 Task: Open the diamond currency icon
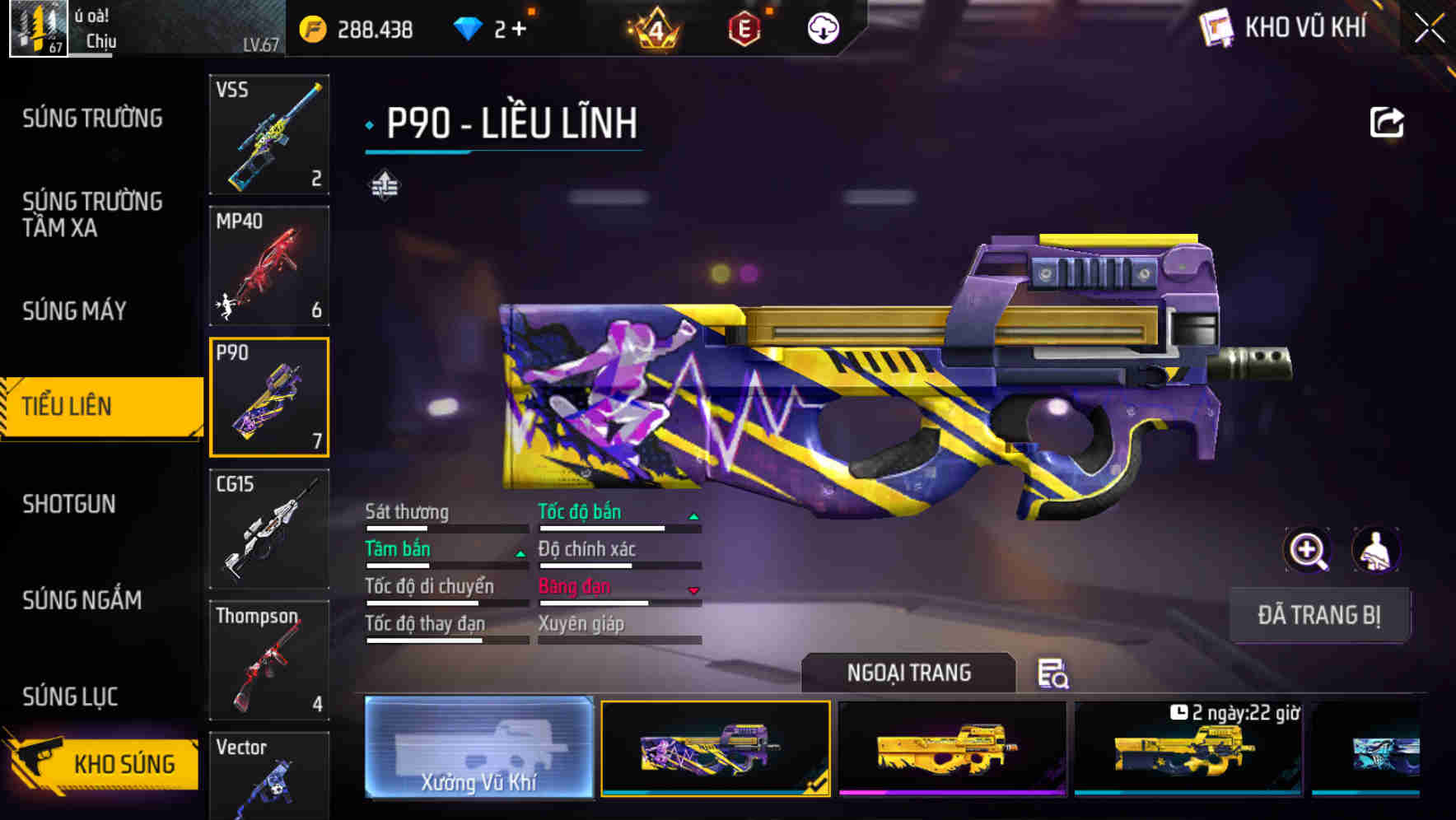coord(469,27)
